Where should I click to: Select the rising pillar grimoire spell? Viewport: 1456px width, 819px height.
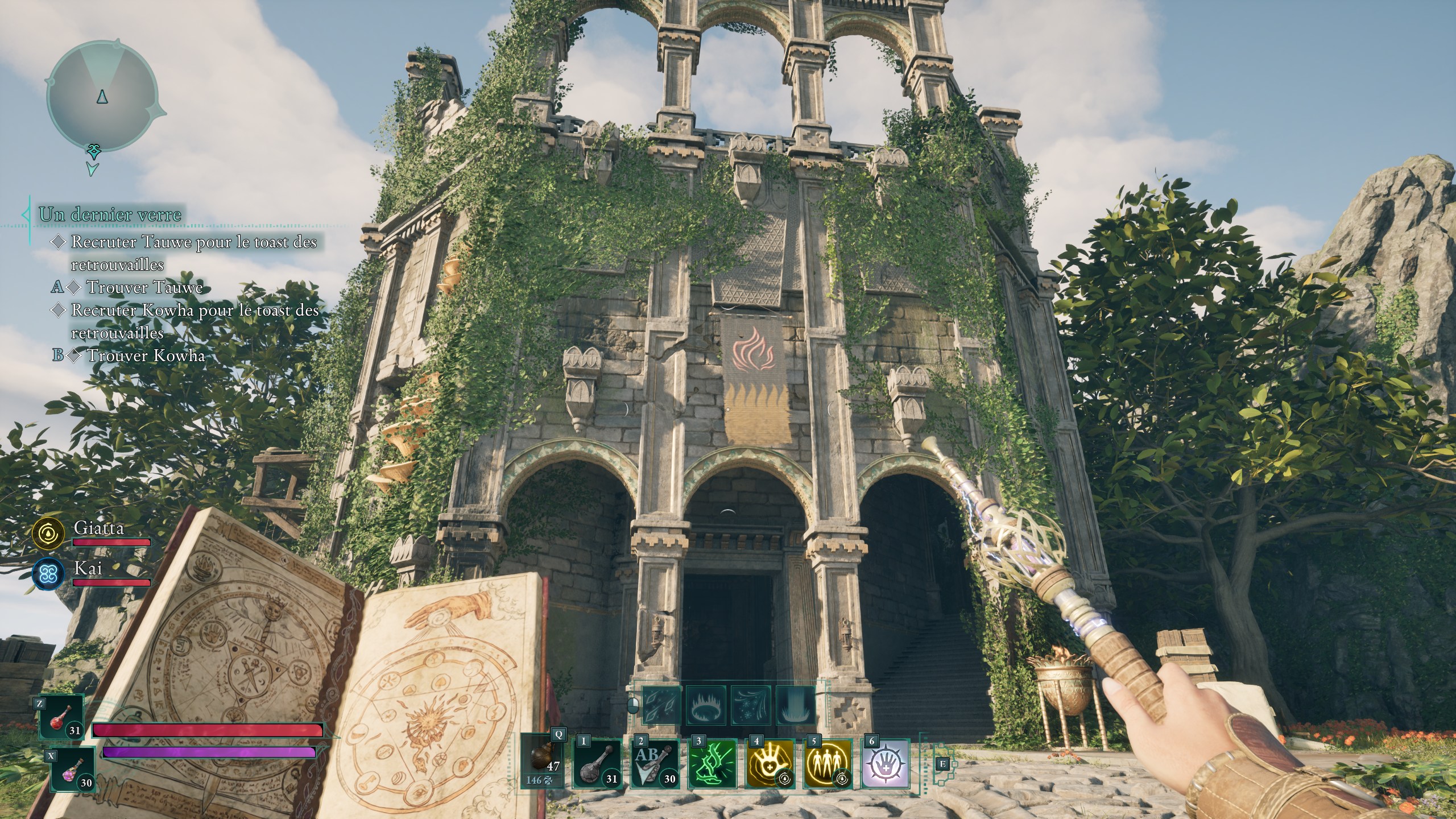pos(795,705)
